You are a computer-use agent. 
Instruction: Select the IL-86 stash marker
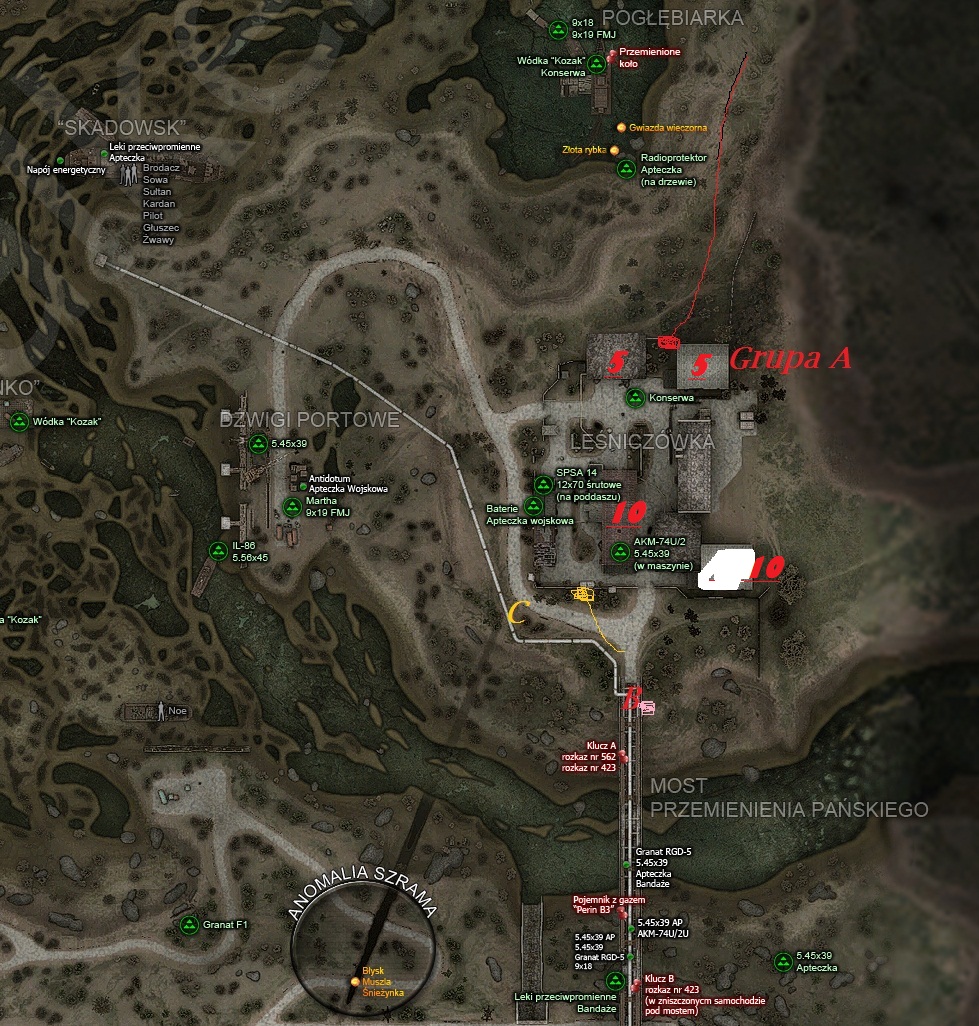pos(217,550)
